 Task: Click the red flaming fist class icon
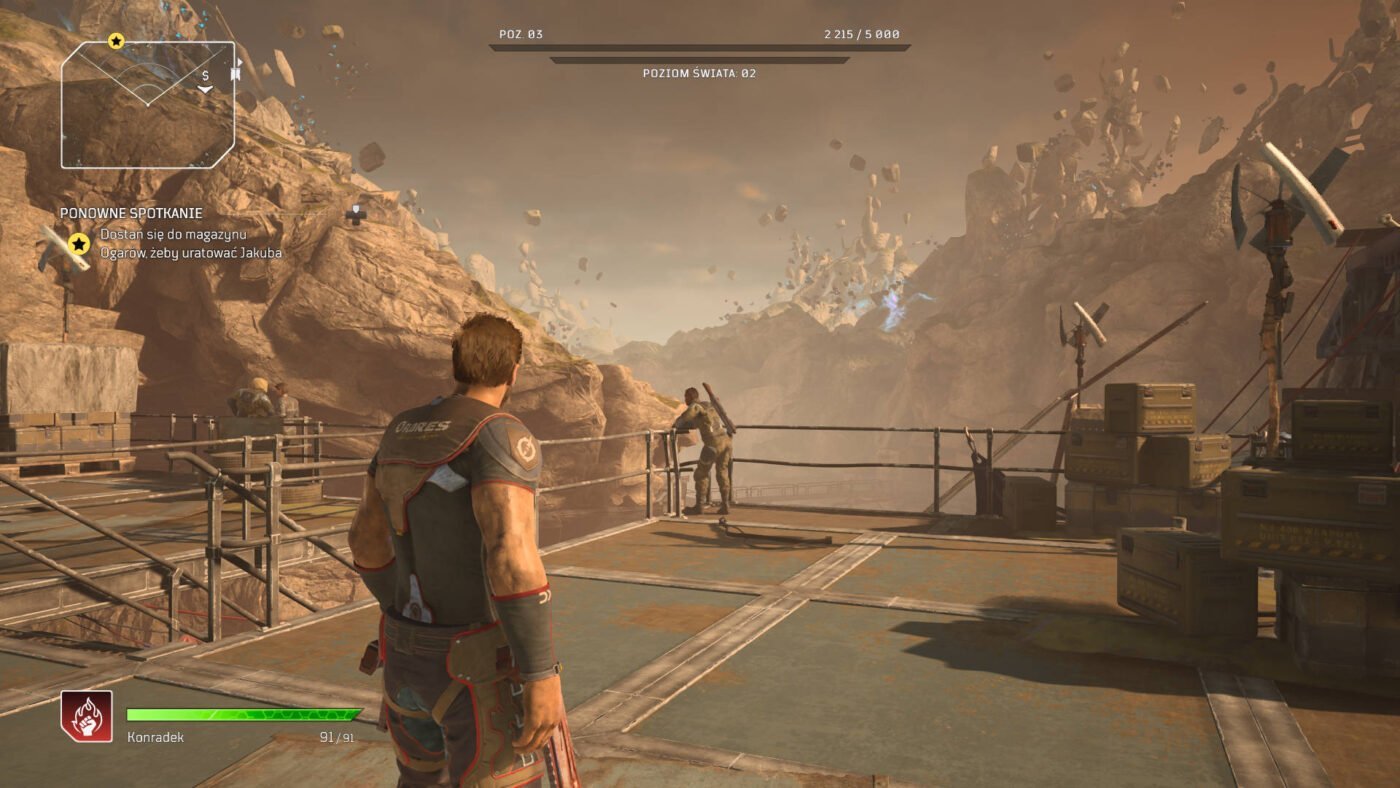[x=86, y=716]
